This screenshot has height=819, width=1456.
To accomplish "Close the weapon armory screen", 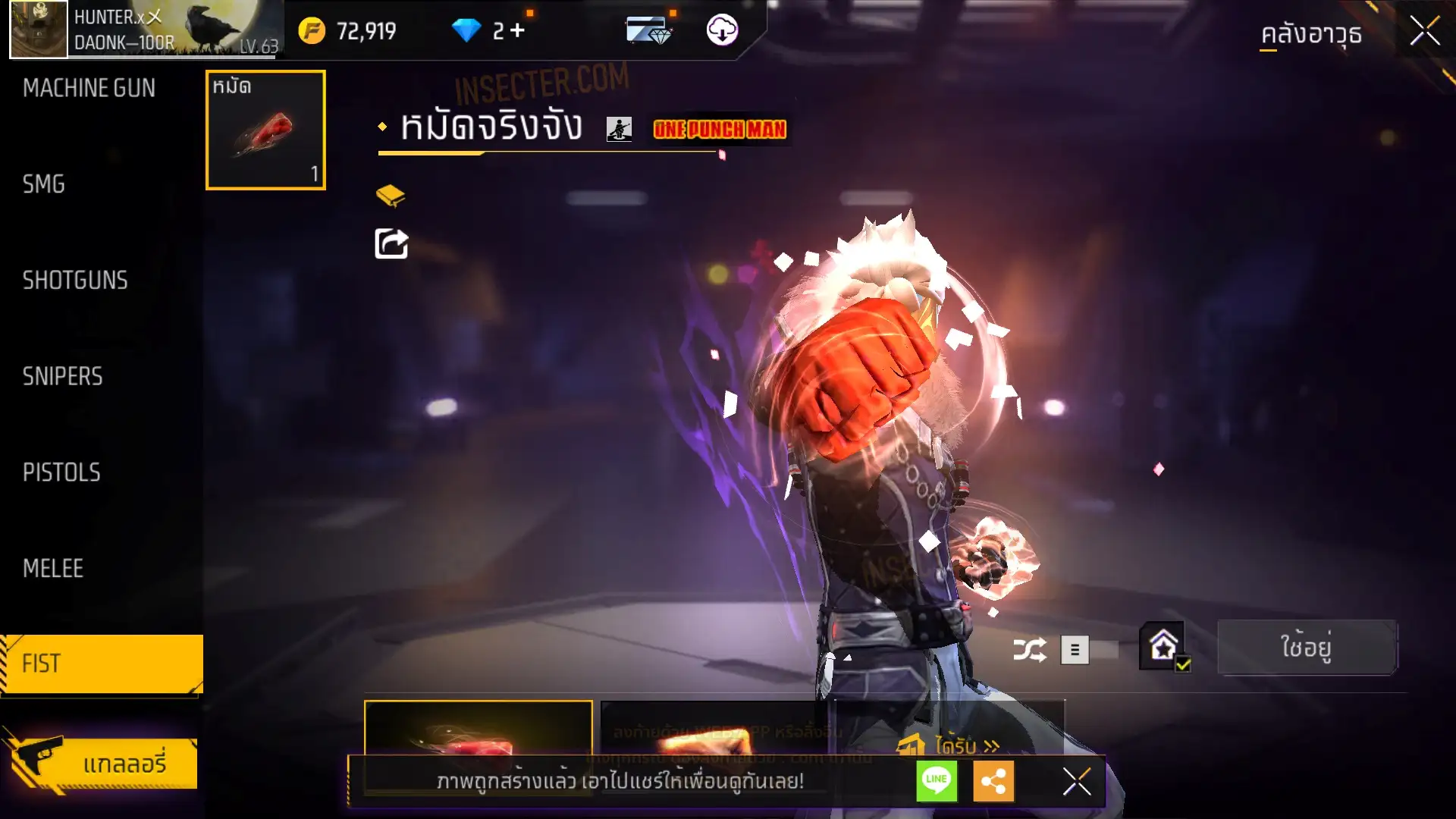I will pyautogui.click(x=1425, y=32).
